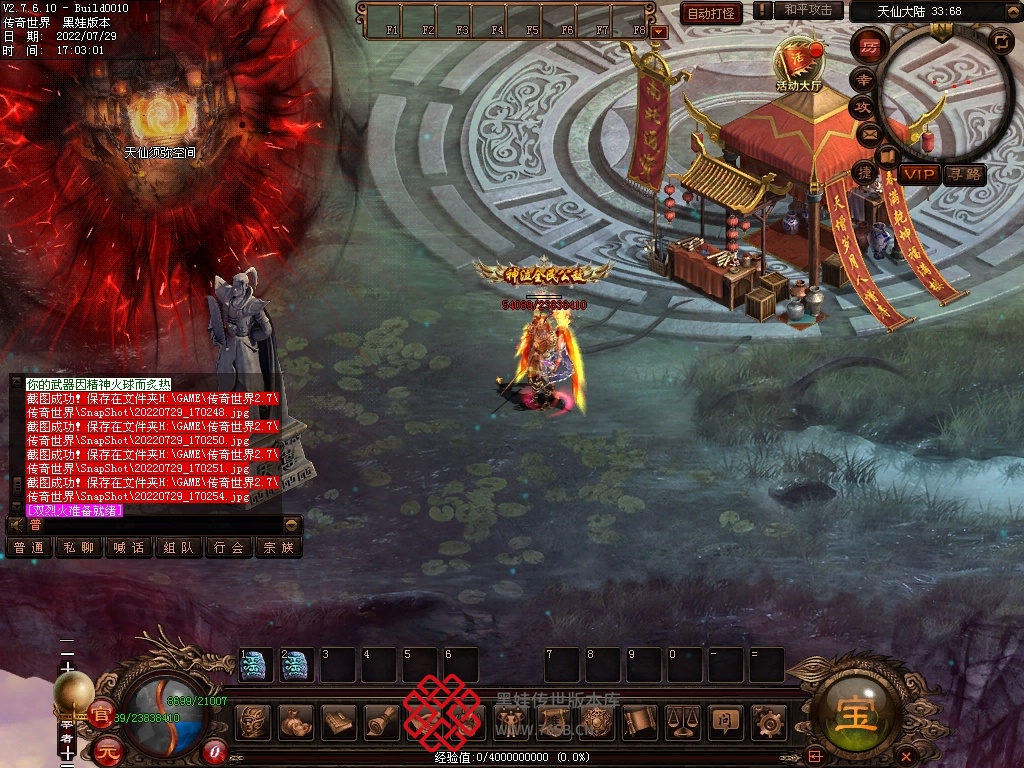Open the balance scales trade icon
Viewport: 1024px width, 768px height.
coord(683,722)
